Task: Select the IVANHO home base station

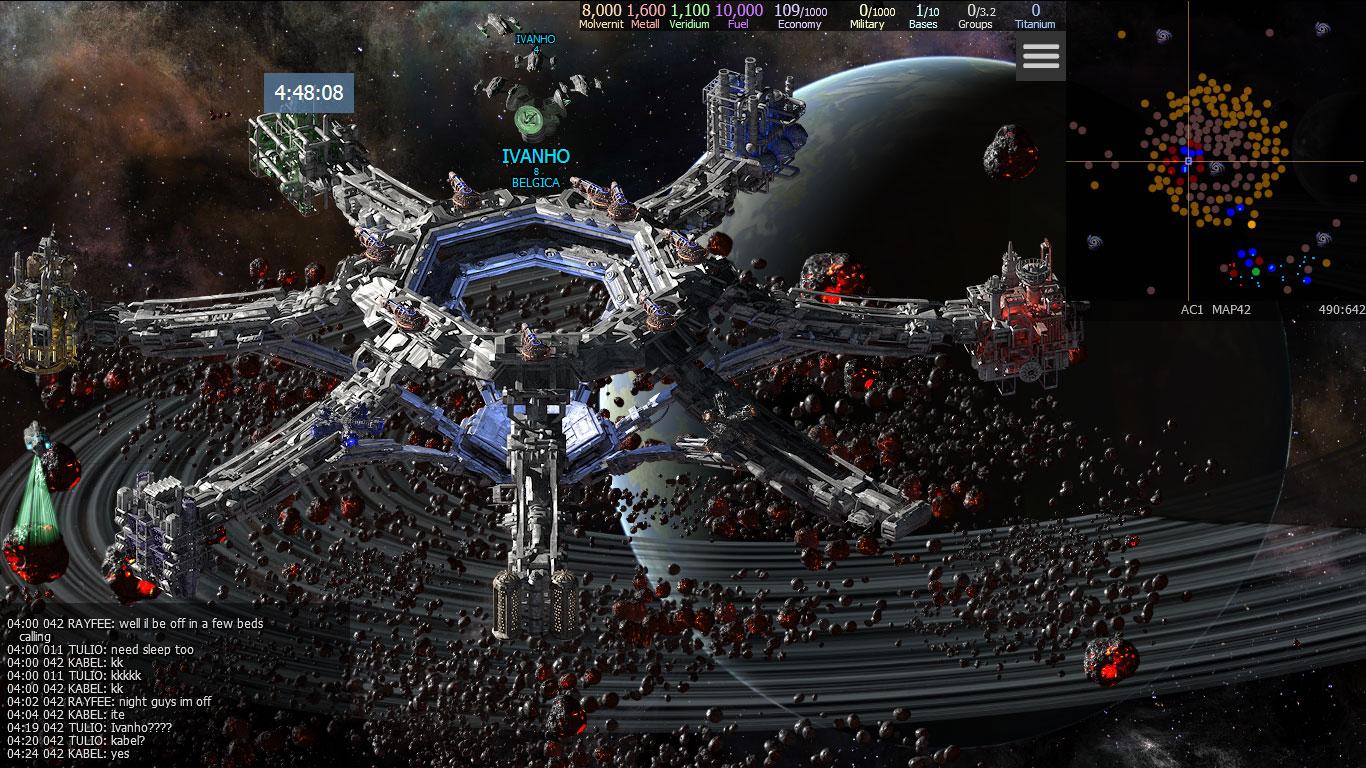Action: point(527,120)
